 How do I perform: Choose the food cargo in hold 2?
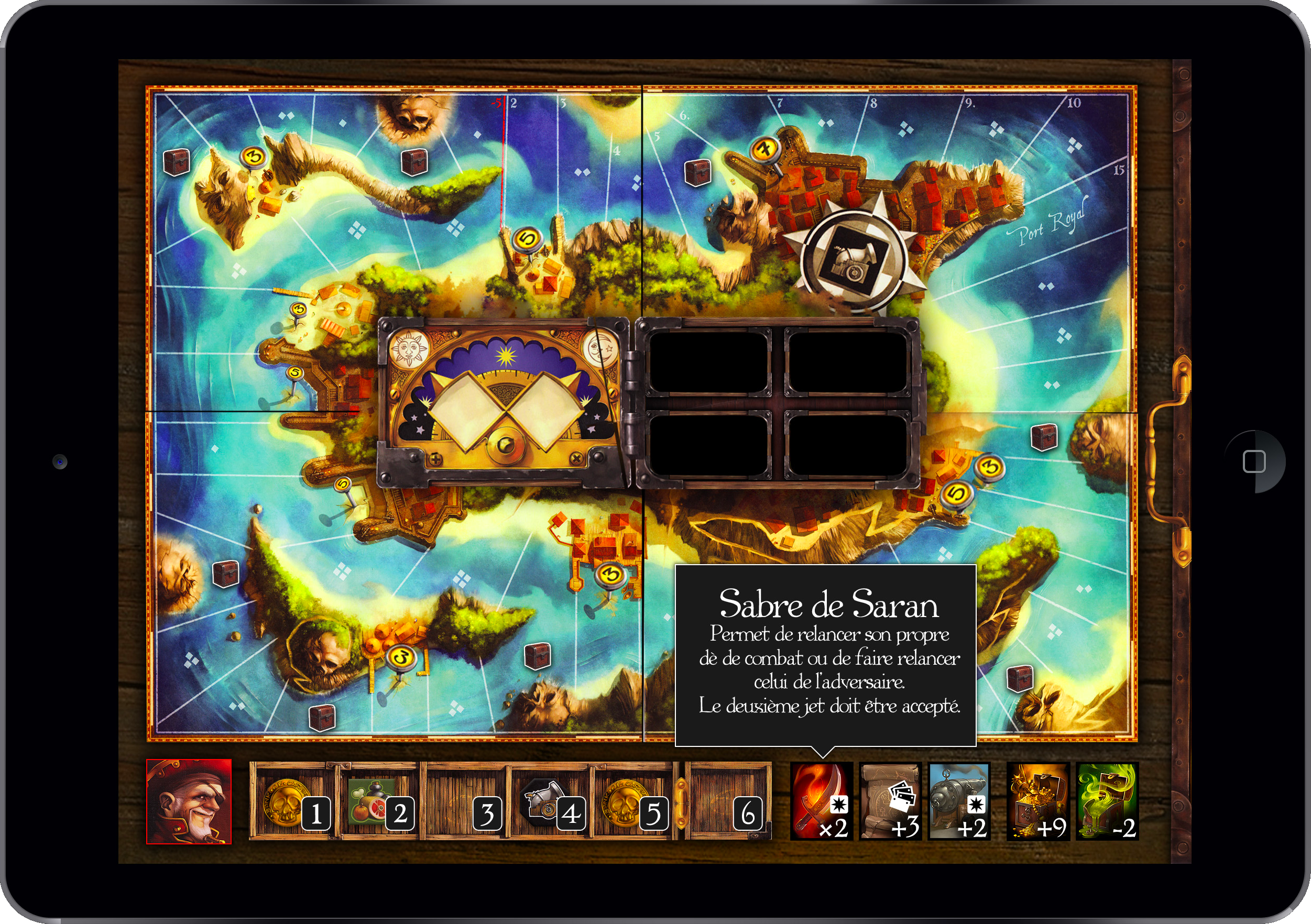pyautogui.click(x=377, y=802)
